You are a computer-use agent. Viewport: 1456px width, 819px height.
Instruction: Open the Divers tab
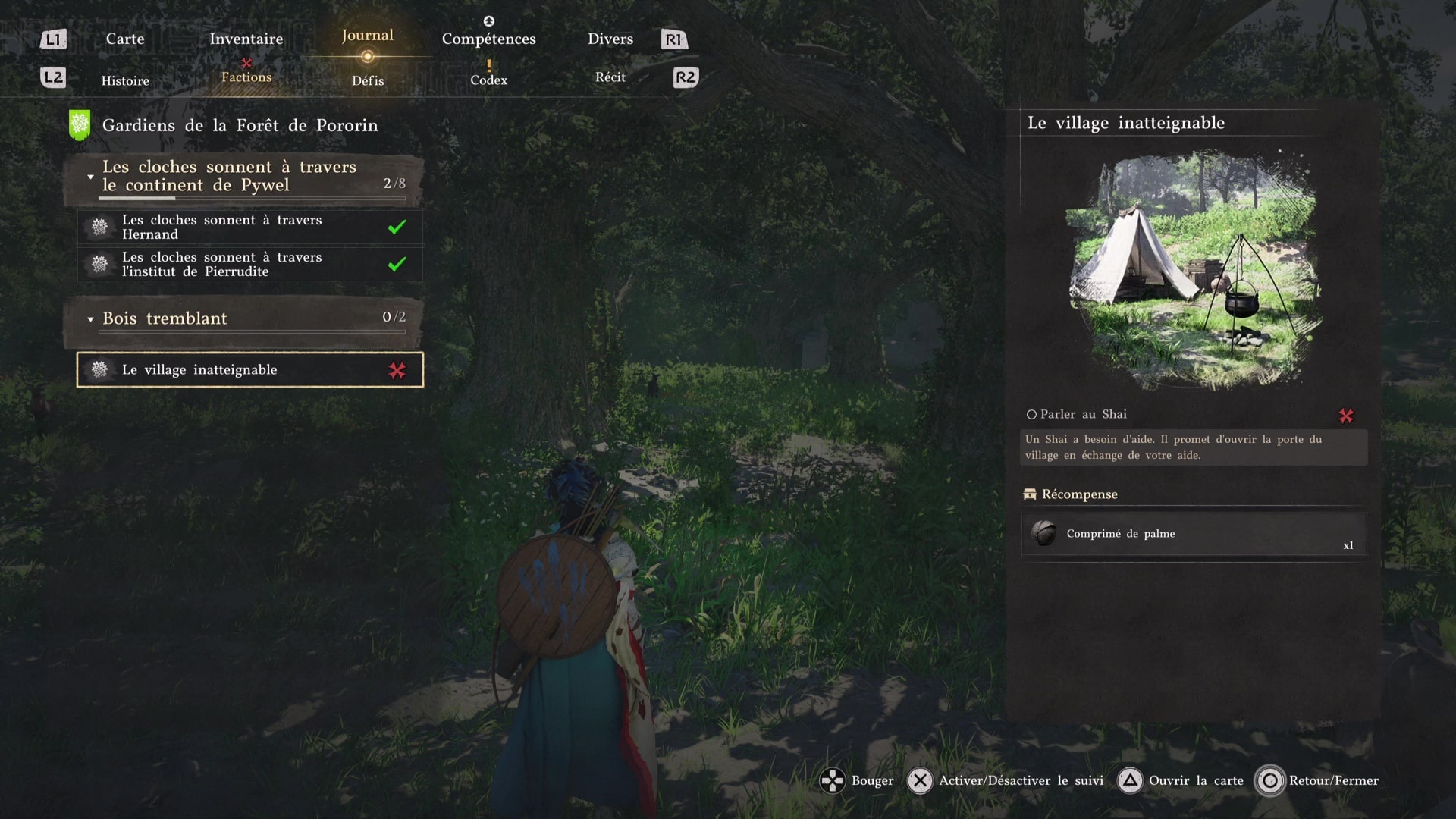click(610, 39)
